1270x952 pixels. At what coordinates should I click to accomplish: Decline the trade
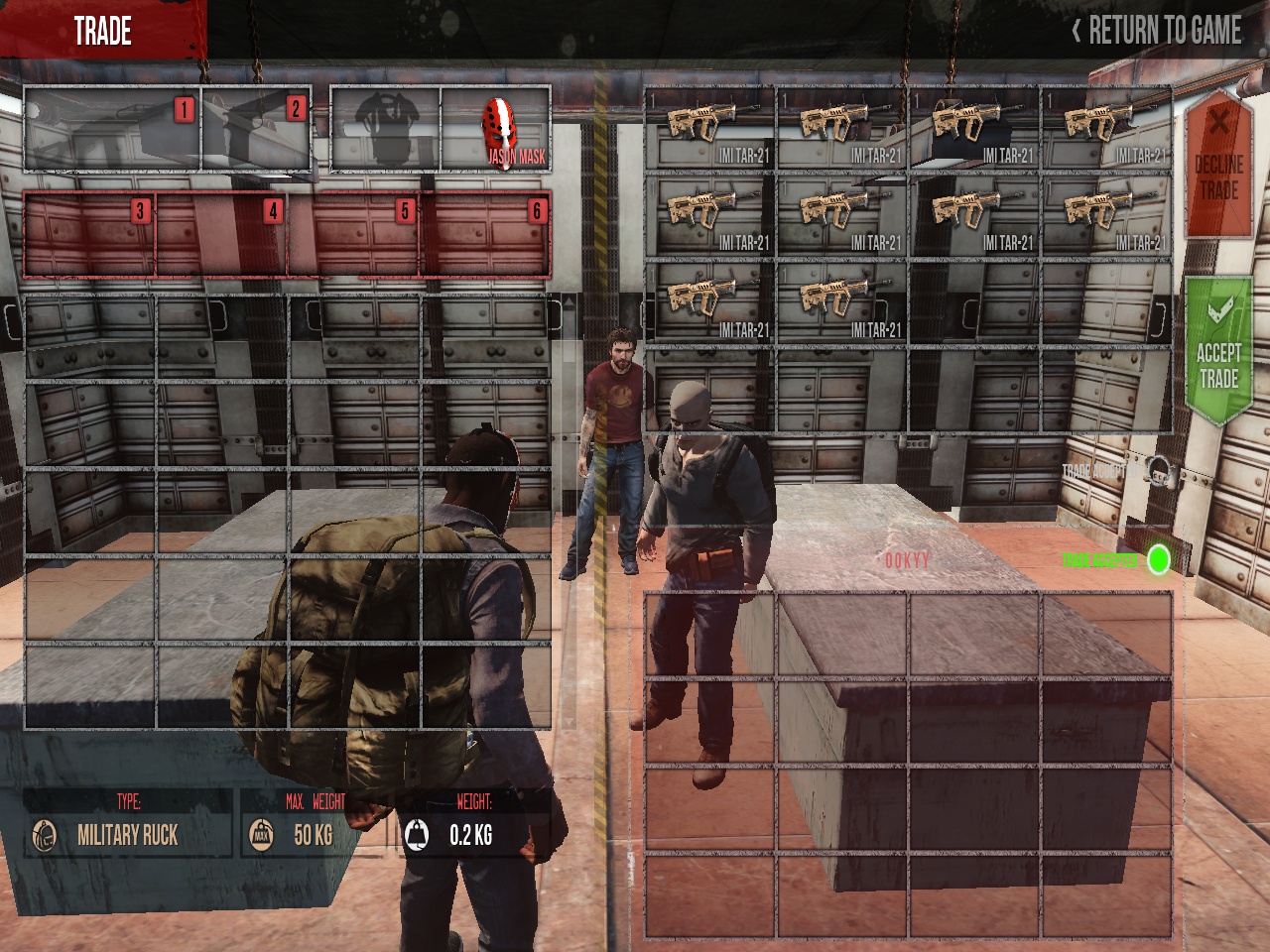[1218, 165]
